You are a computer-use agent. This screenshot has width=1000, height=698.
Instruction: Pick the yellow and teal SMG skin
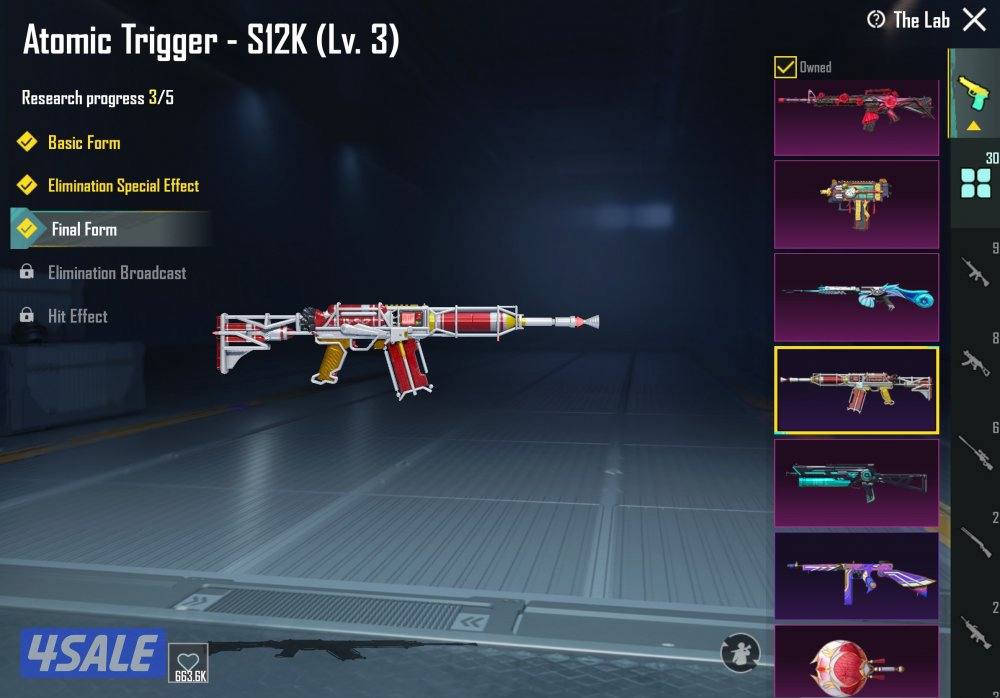tap(856, 204)
